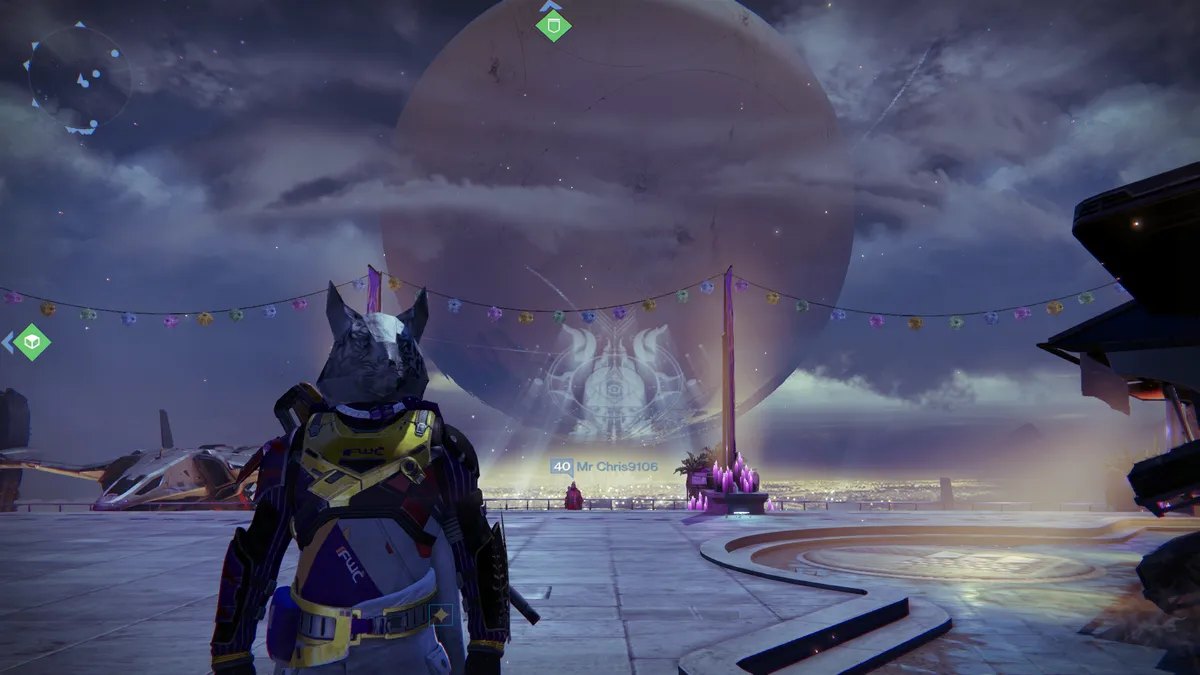Select the Mr Chris9106 player nameplate

click(x=606, y=466)
